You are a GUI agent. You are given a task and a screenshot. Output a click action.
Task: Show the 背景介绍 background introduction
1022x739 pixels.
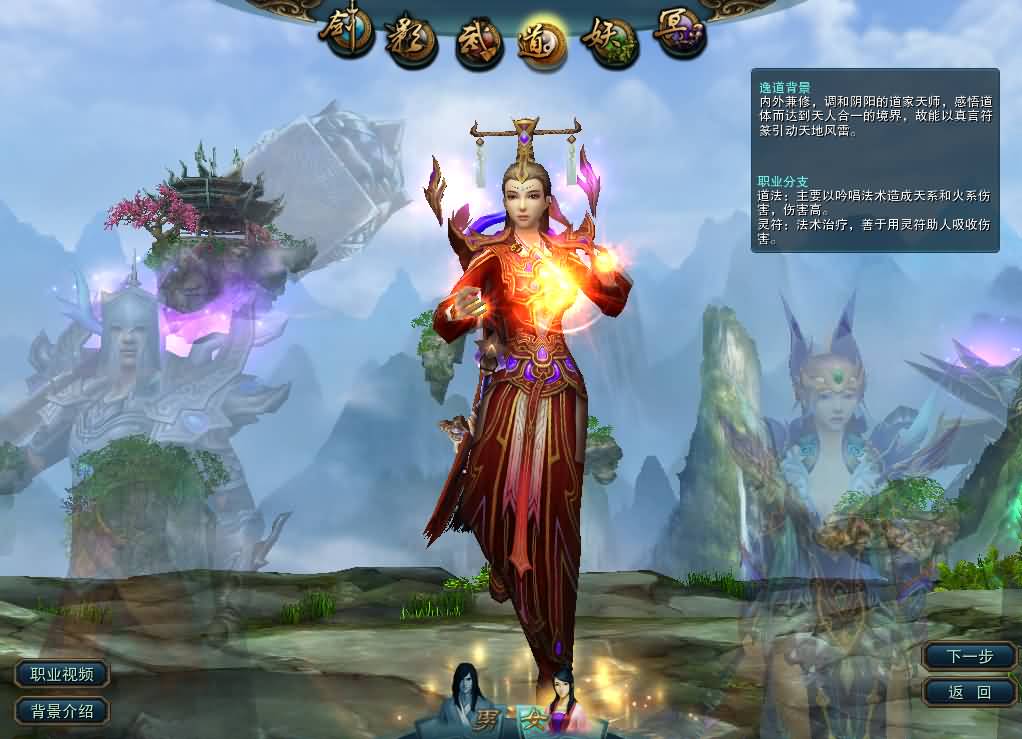pyautogui.click(x=62, y=712)
